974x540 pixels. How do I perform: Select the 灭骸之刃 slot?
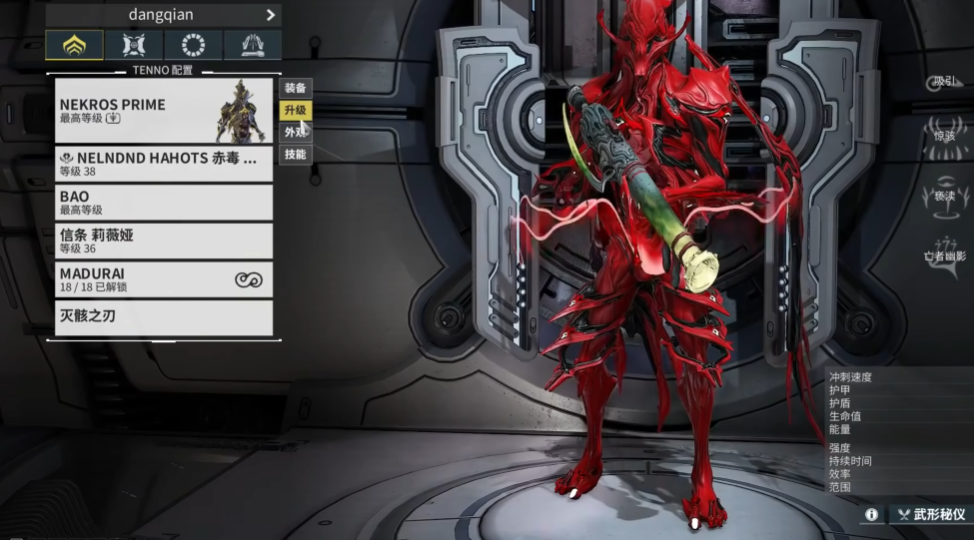164,317
